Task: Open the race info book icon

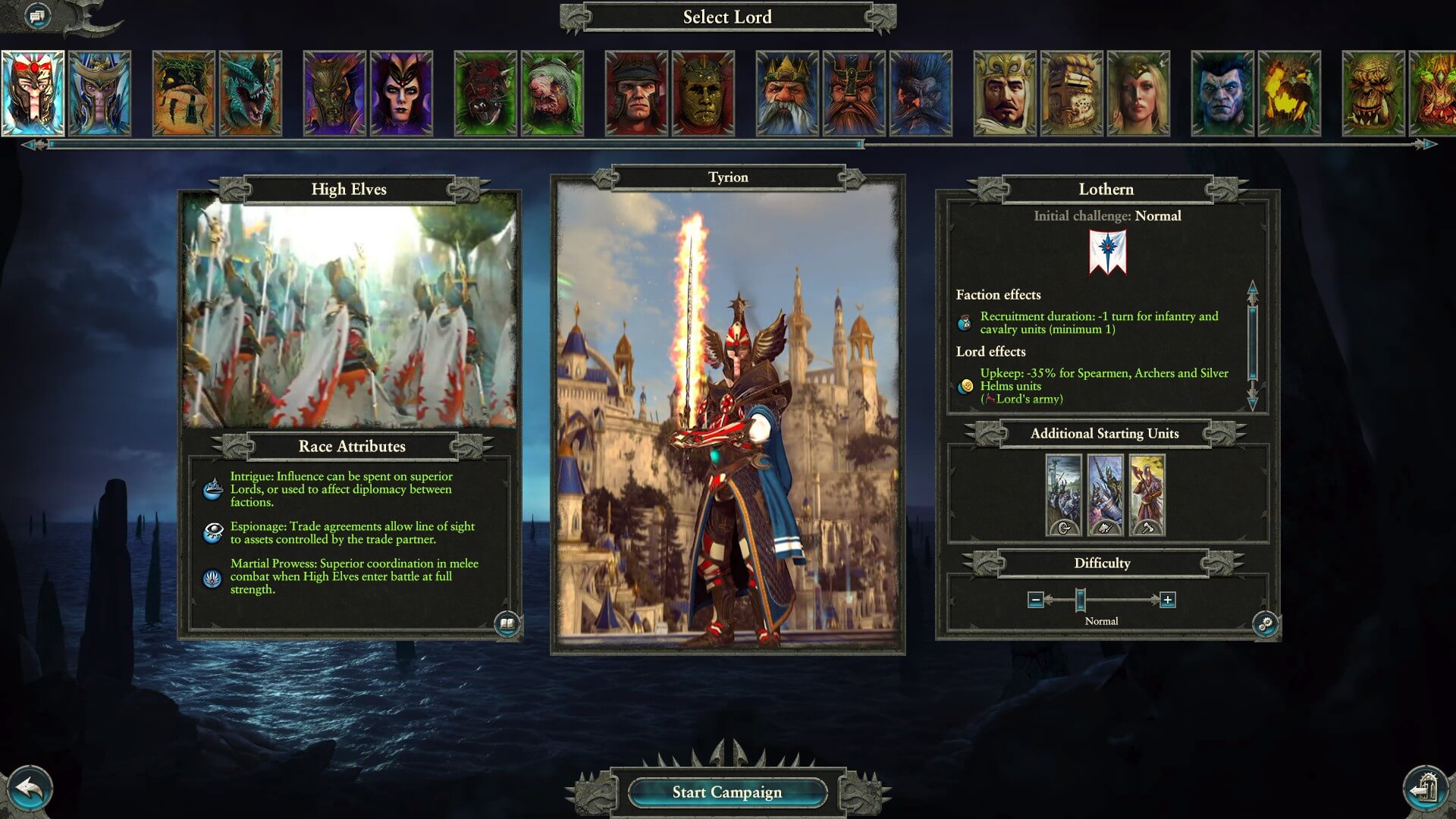Action: (507, 624)
